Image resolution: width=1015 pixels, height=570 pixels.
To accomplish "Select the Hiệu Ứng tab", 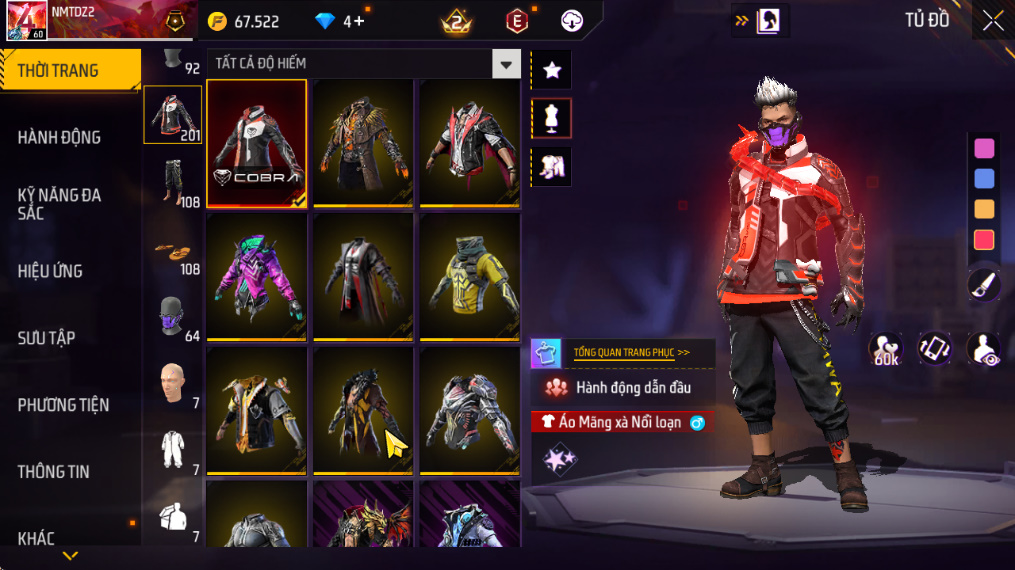I will [50, 271].
